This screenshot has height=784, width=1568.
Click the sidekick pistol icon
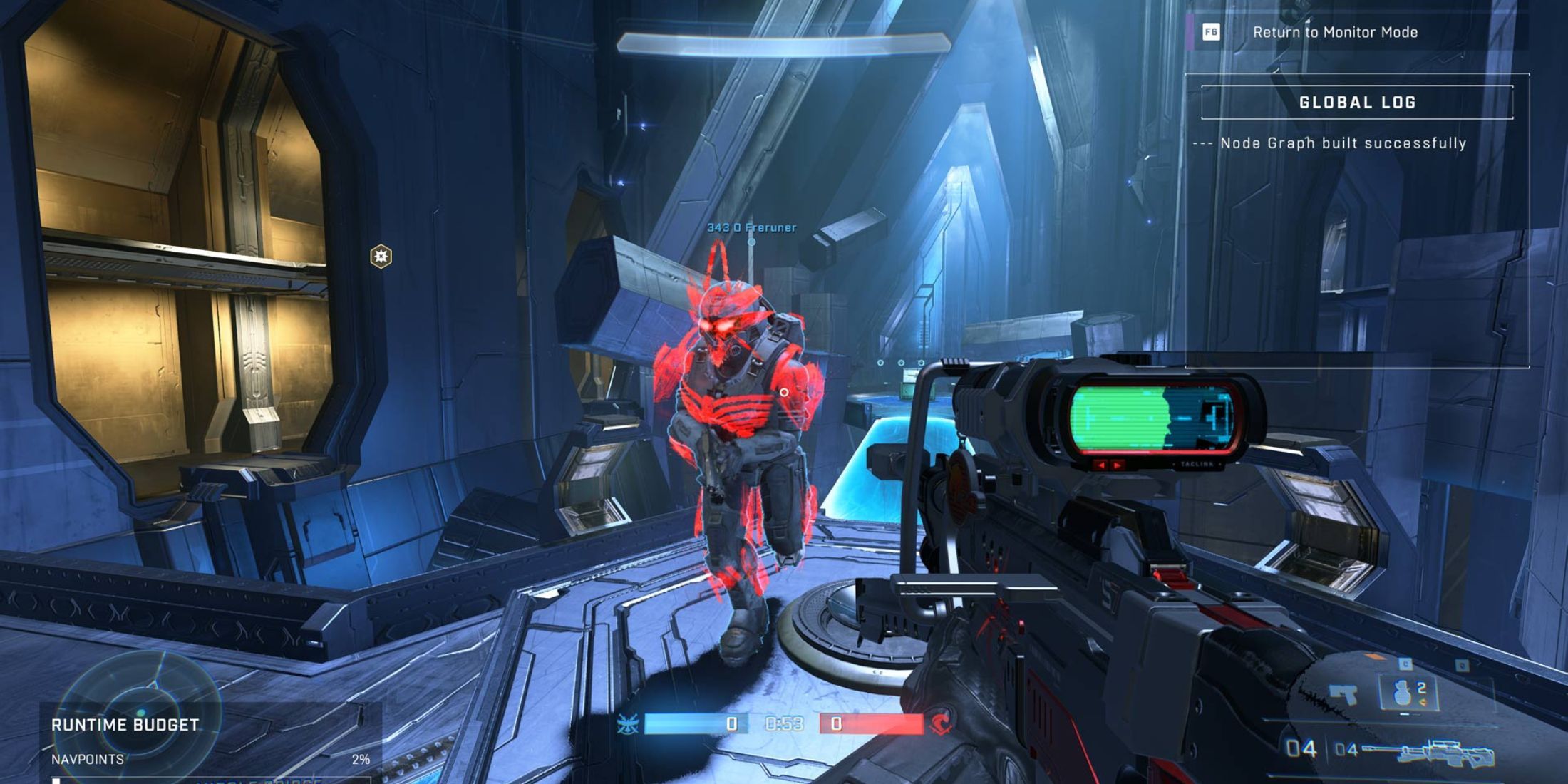(1342, 693)
